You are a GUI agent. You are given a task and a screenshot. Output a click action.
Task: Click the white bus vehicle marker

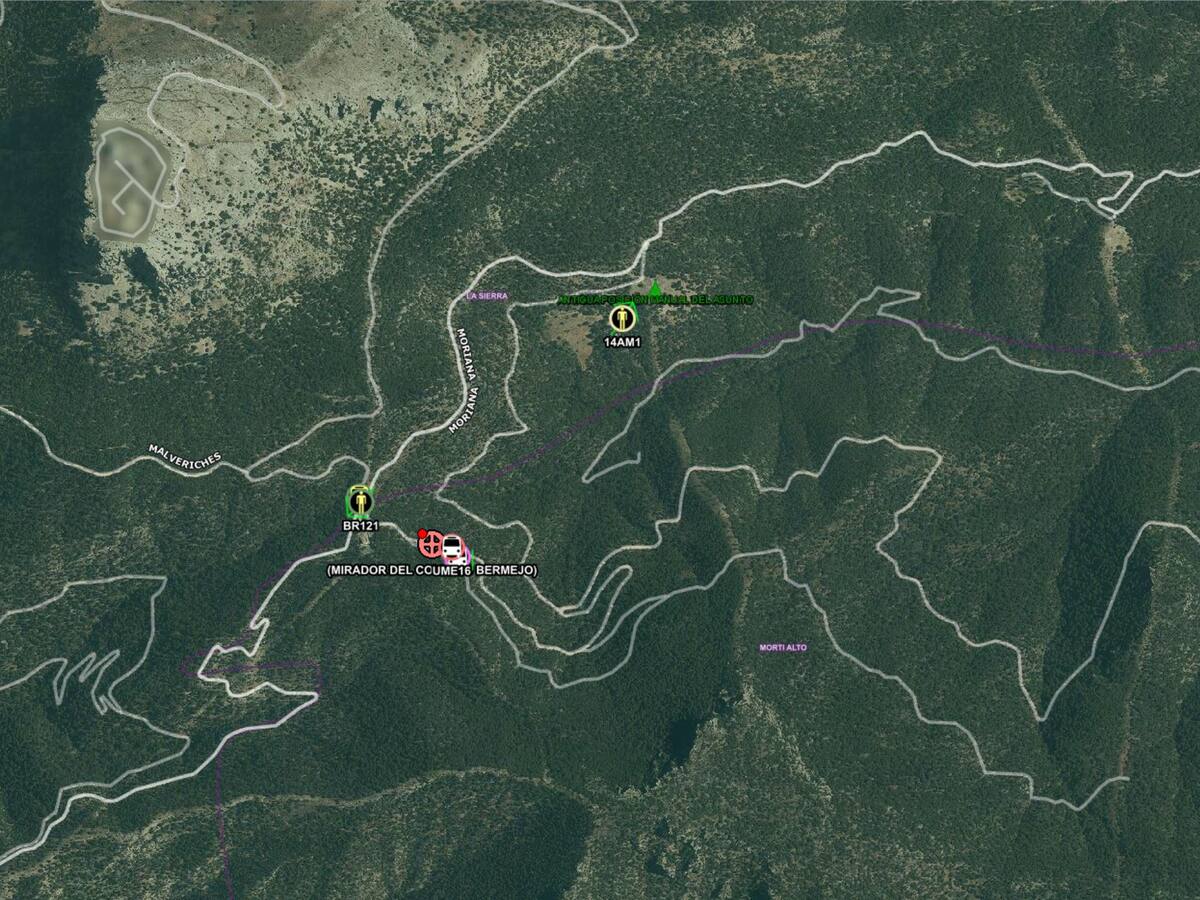pyautogui.click(x=453, y=548)
